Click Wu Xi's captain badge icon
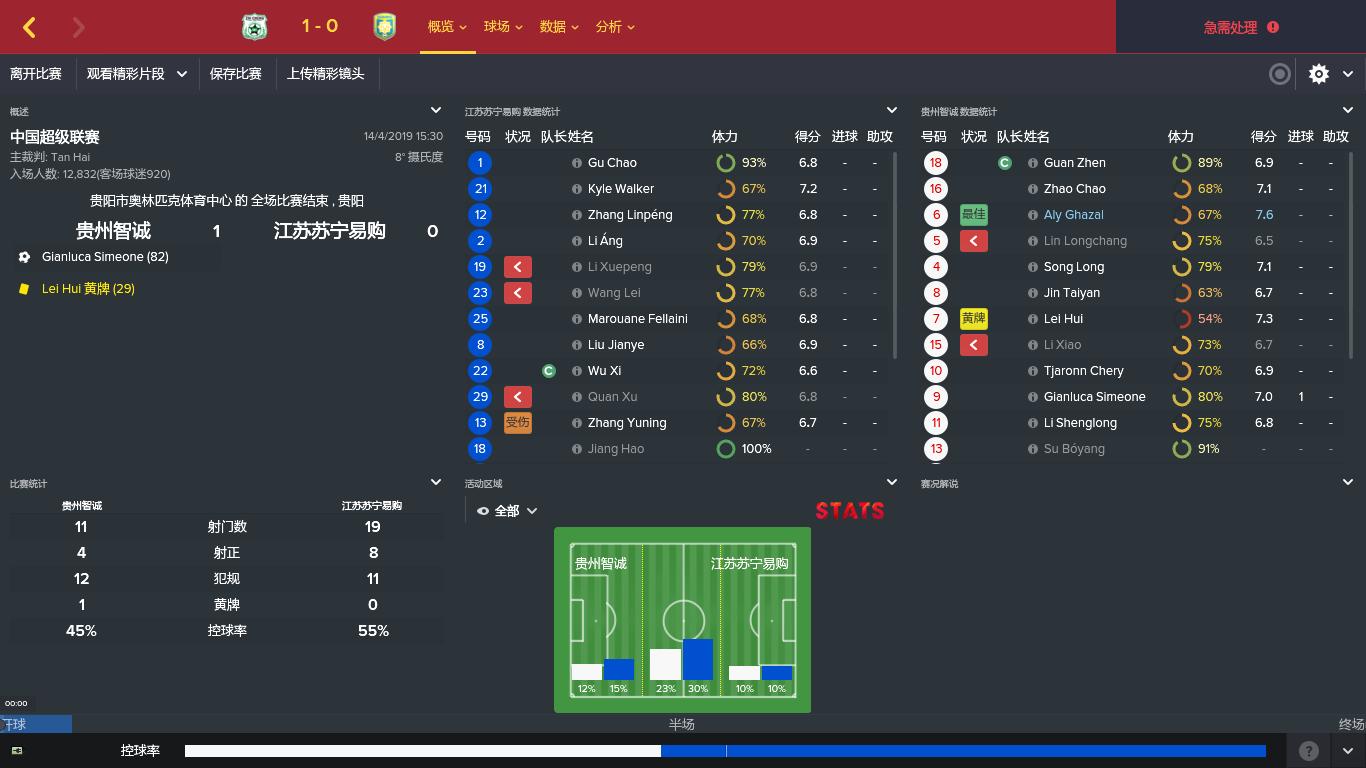Screen dimensions: 1366x768 [x=549, y=370]
